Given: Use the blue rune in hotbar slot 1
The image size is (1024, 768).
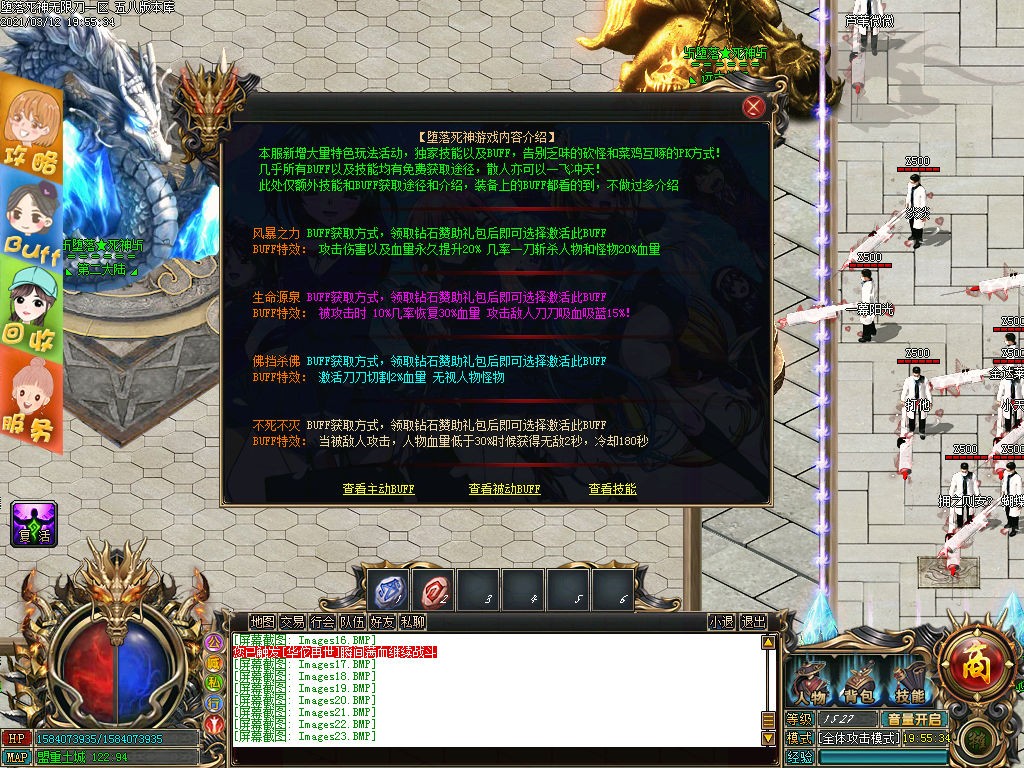Looking at the screenshot, I should tap(387, 590).
